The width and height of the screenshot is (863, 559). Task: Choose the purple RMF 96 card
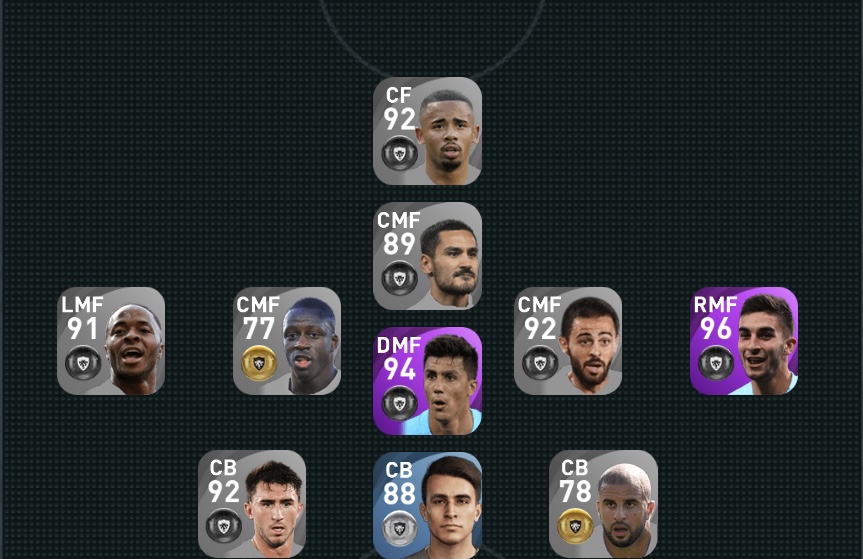[744, 341]
